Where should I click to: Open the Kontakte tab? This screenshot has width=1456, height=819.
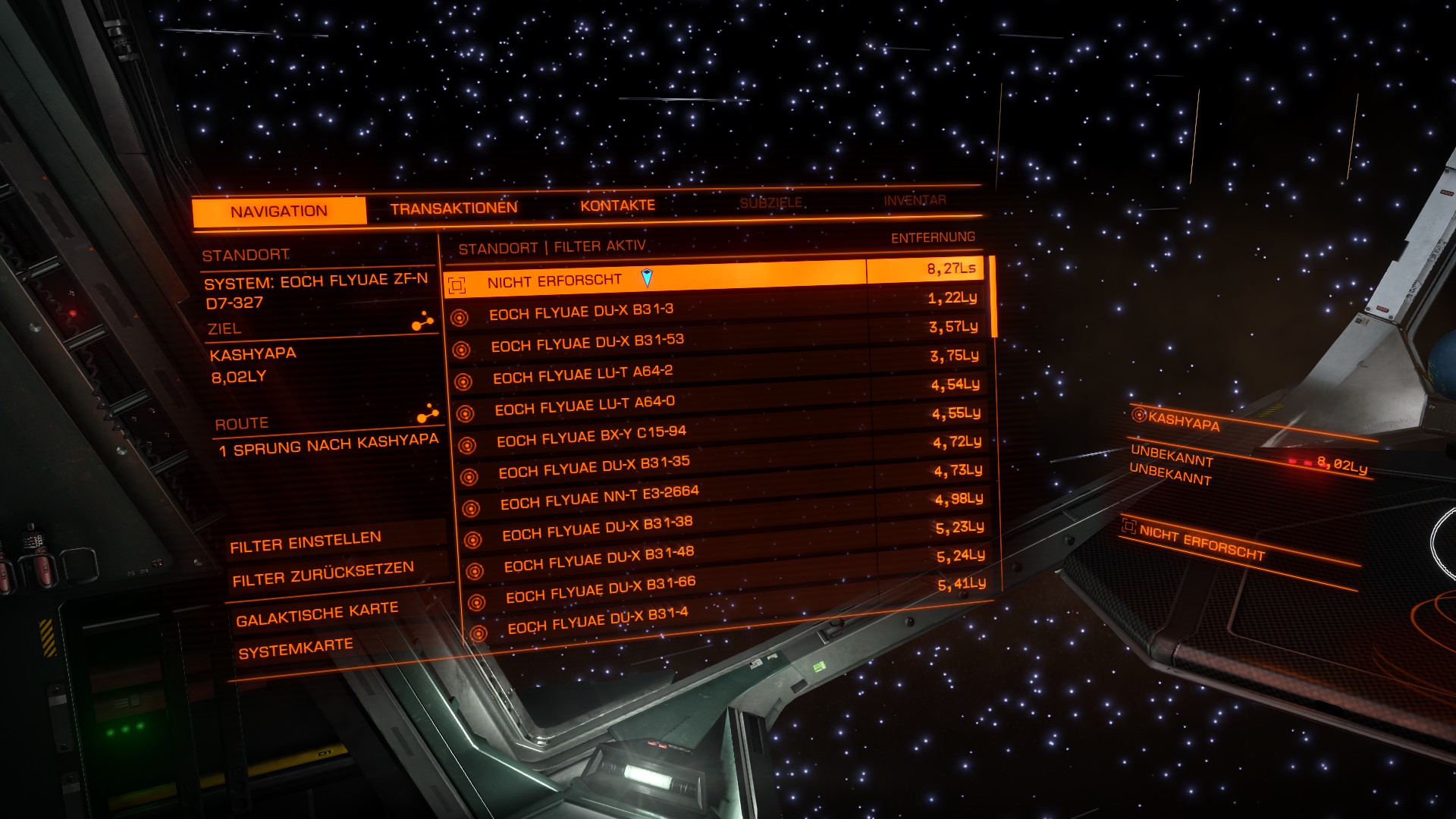617,206
